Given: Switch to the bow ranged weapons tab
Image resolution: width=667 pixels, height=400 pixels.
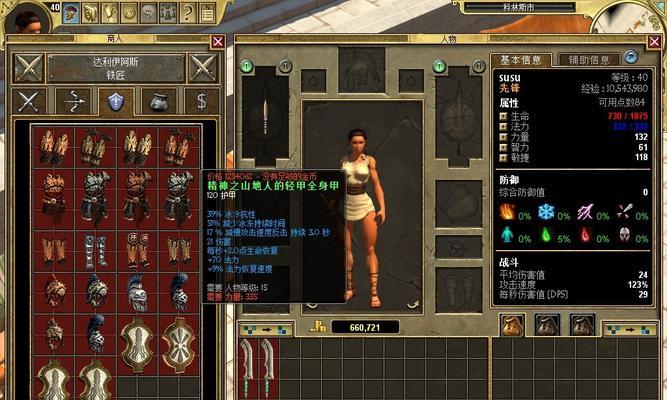Looking at the screenshot, I should tap(73, 101).
